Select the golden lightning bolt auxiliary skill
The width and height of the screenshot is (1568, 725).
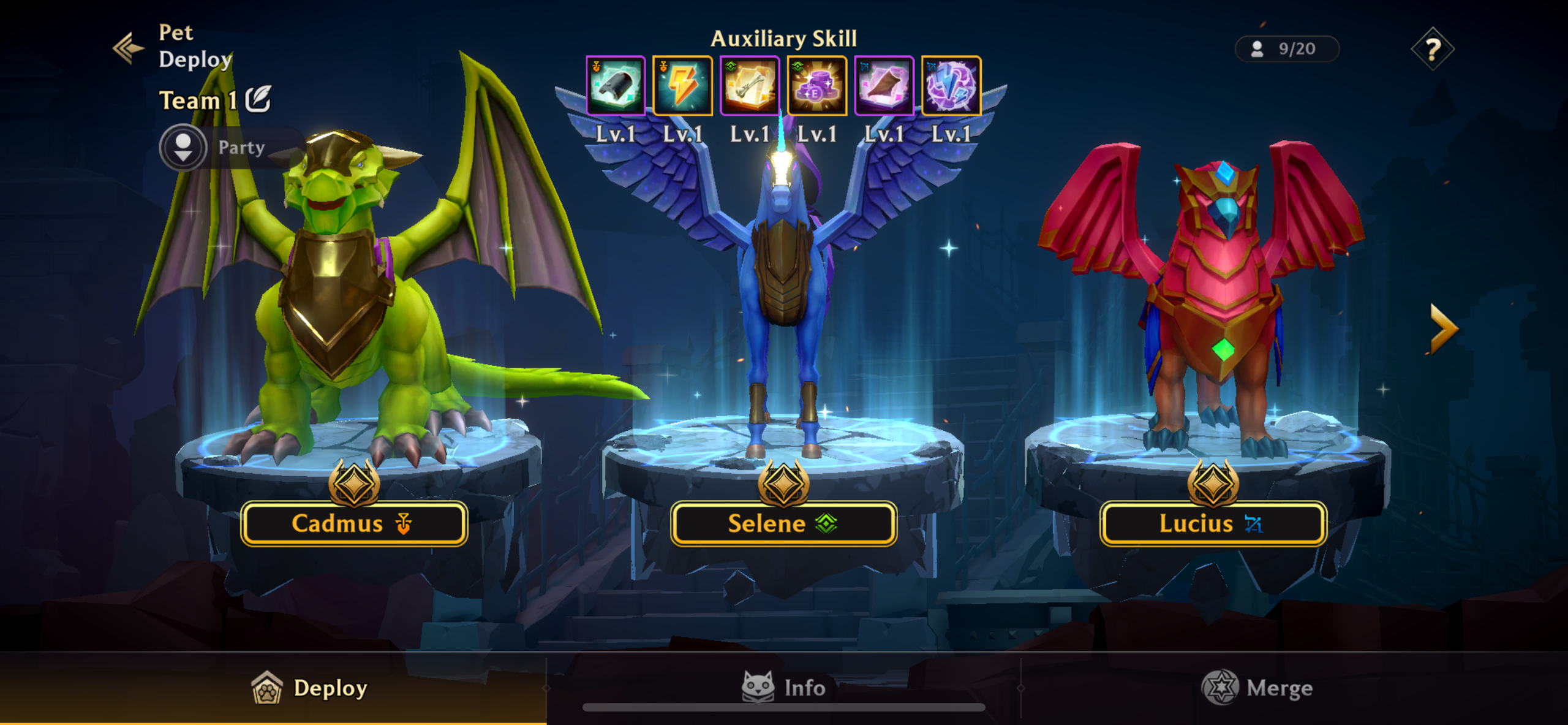click(682, 86)
